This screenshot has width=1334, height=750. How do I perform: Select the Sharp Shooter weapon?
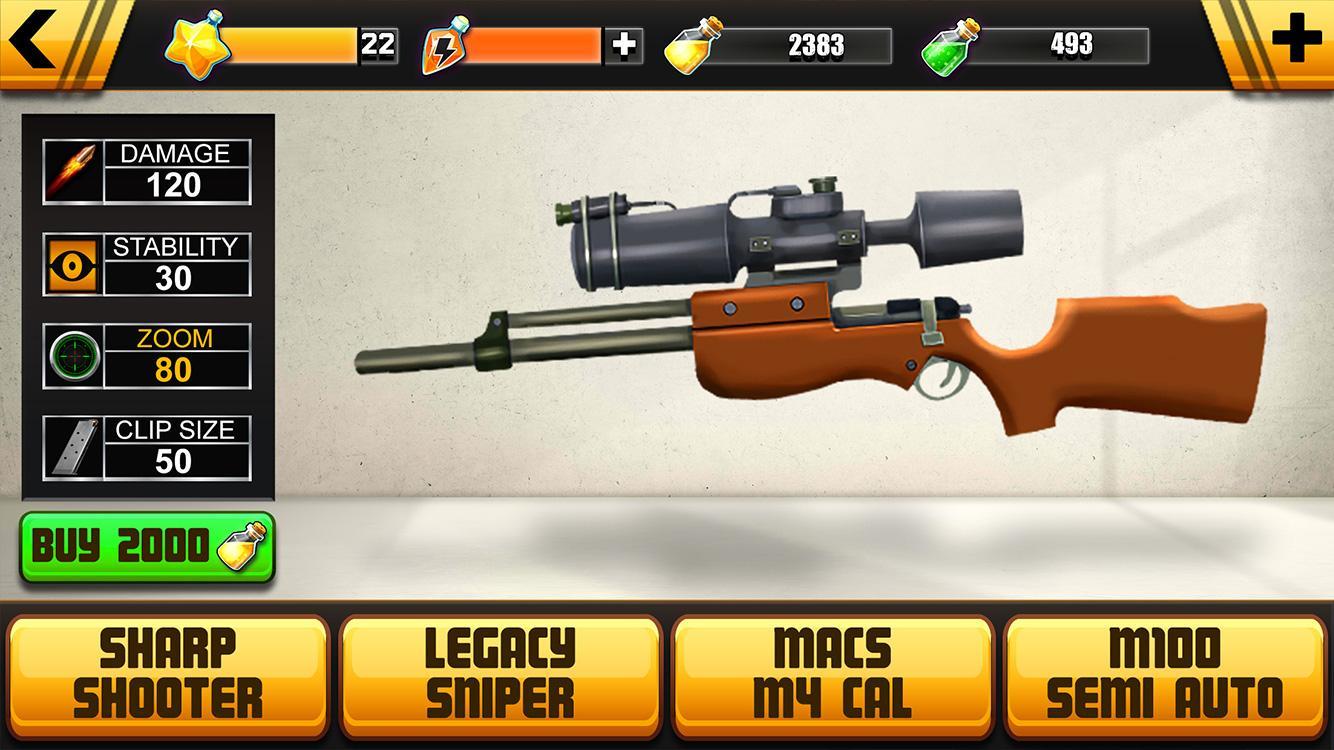tap(168, 673)
